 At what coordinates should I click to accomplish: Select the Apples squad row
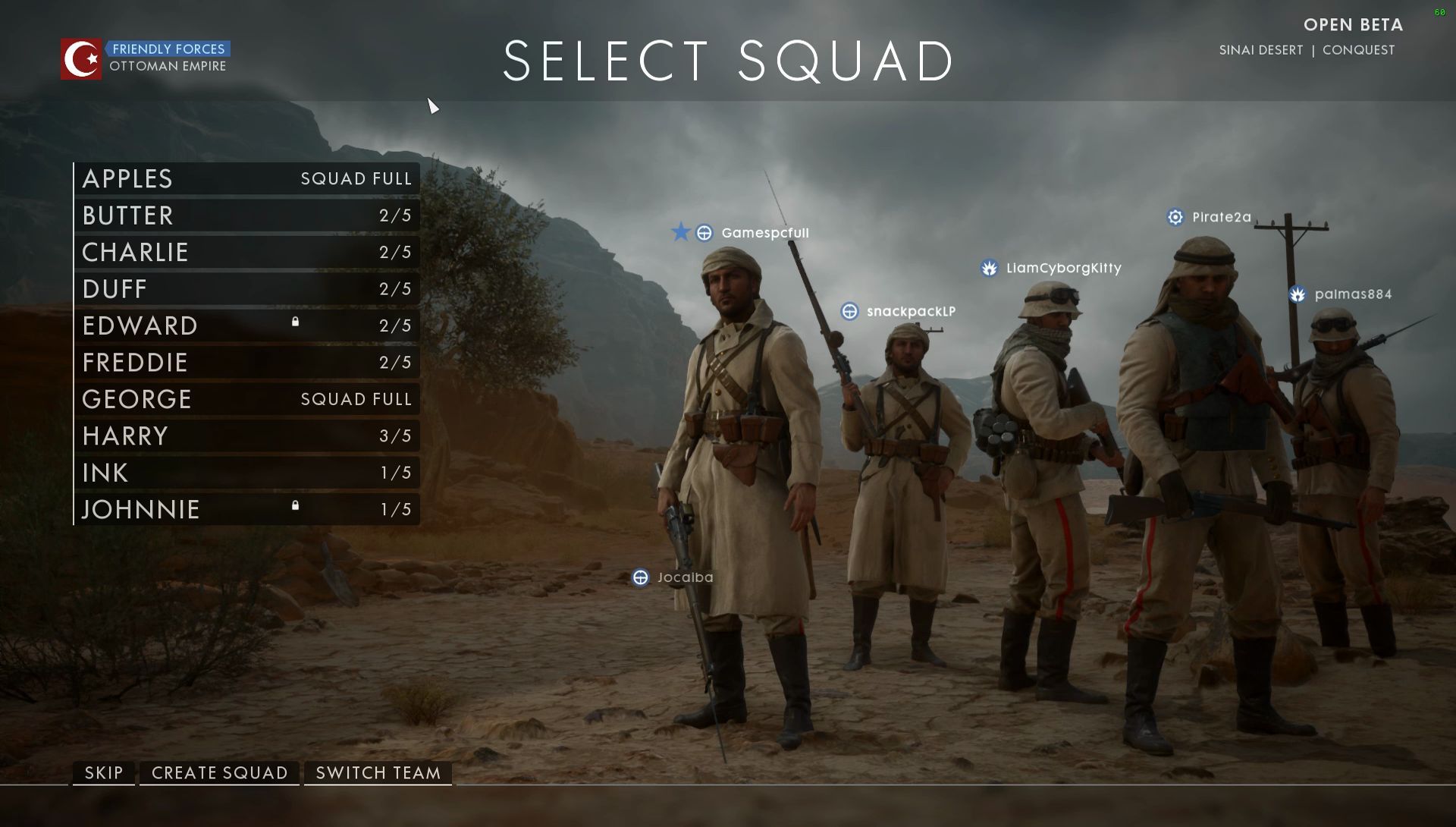point(247,179)
